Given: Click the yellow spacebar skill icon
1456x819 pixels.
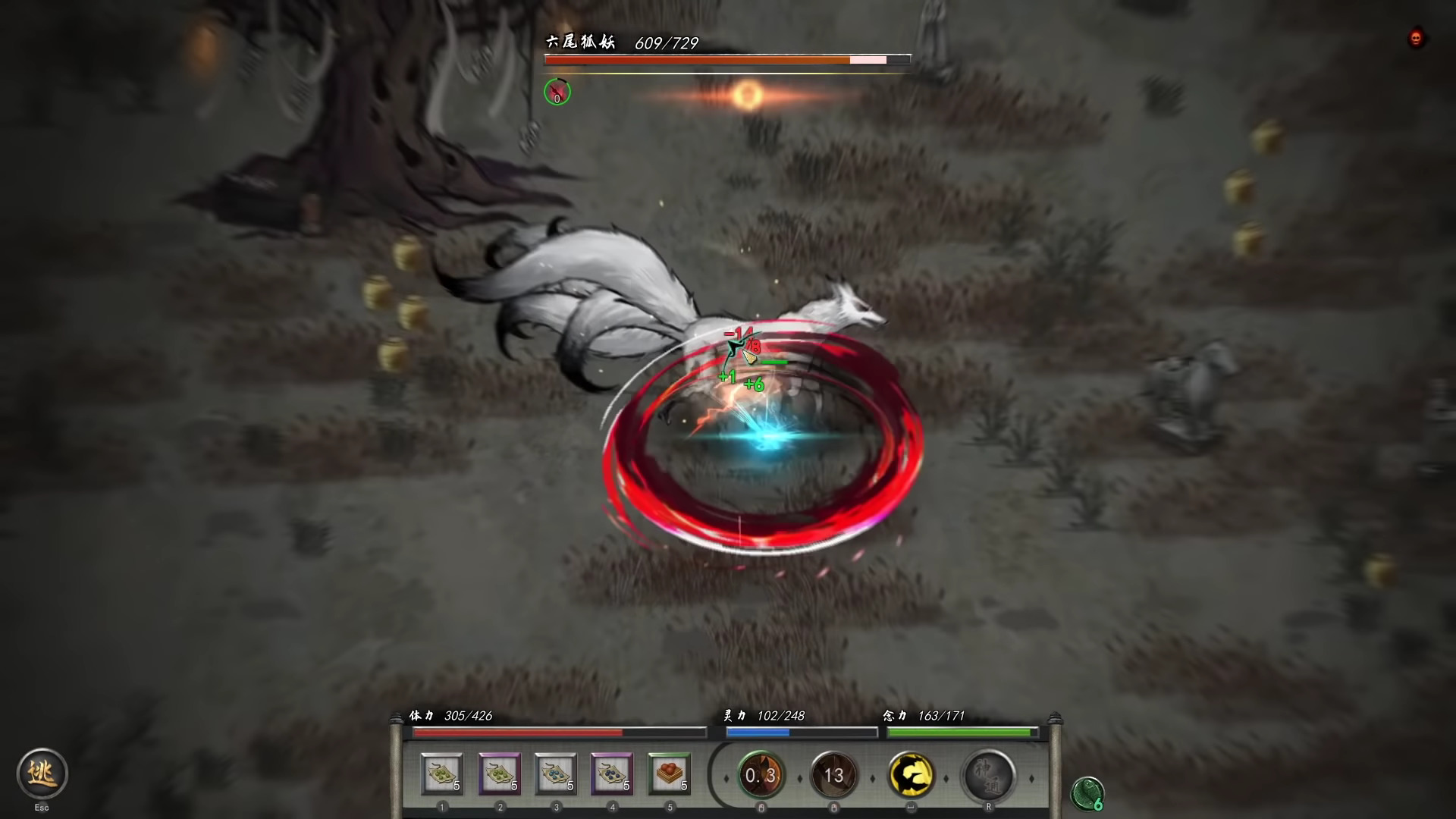Looking at the screenshot, I should click(x=912, y=776).
